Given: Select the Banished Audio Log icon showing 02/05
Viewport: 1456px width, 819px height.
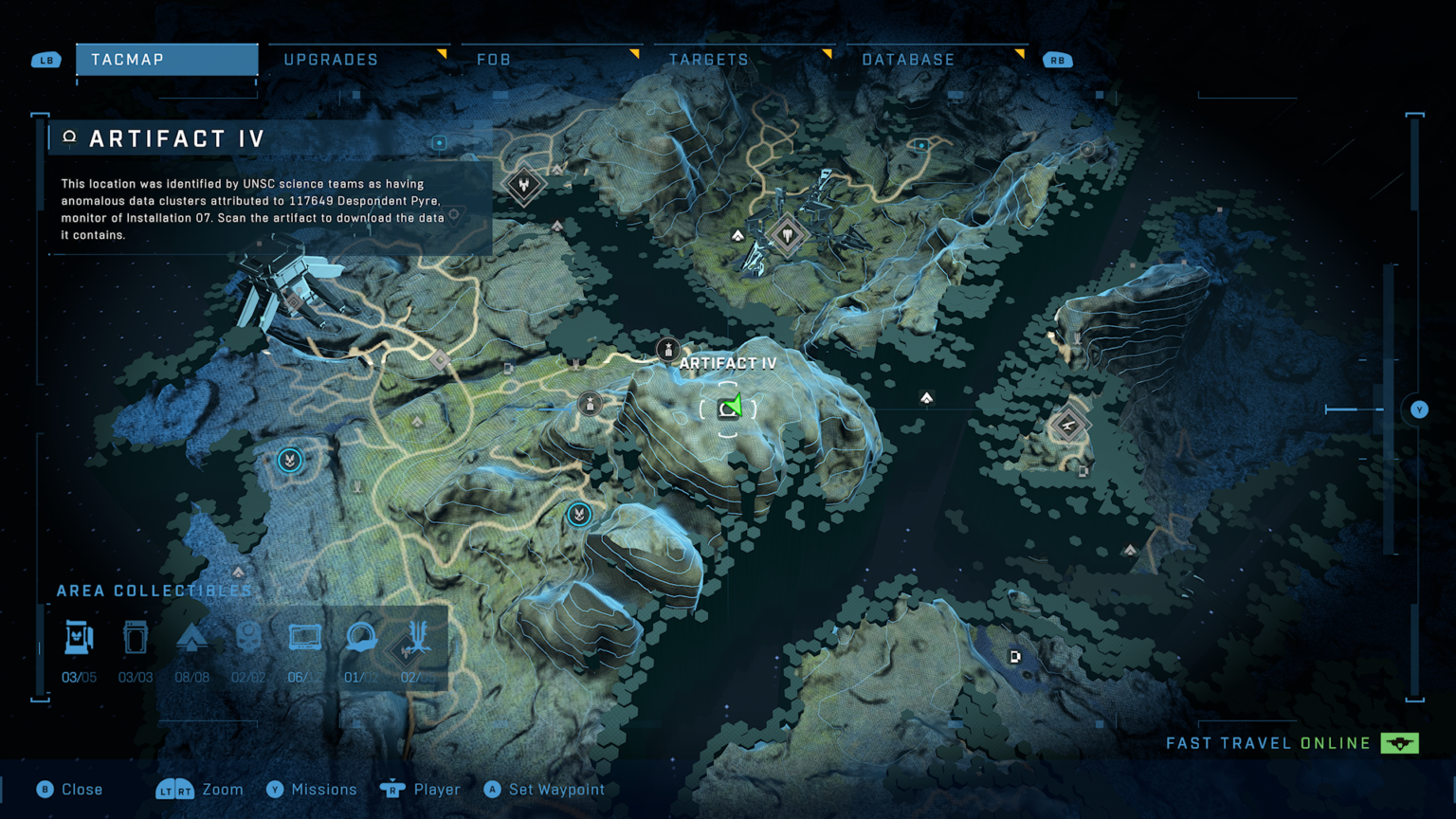Looking at the screenshot, I should point(420,637).
